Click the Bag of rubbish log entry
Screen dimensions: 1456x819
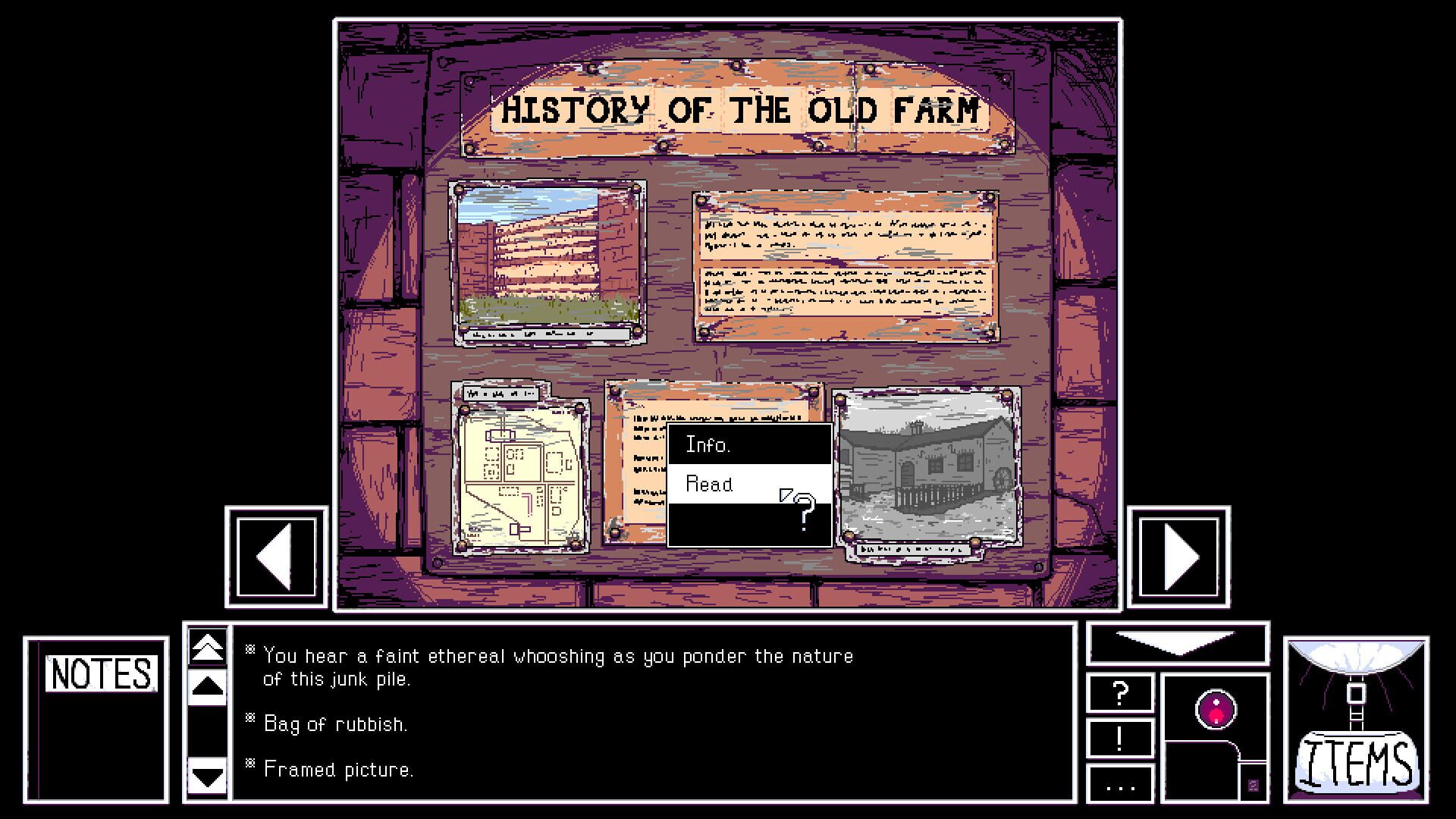(x=334, y=724)
